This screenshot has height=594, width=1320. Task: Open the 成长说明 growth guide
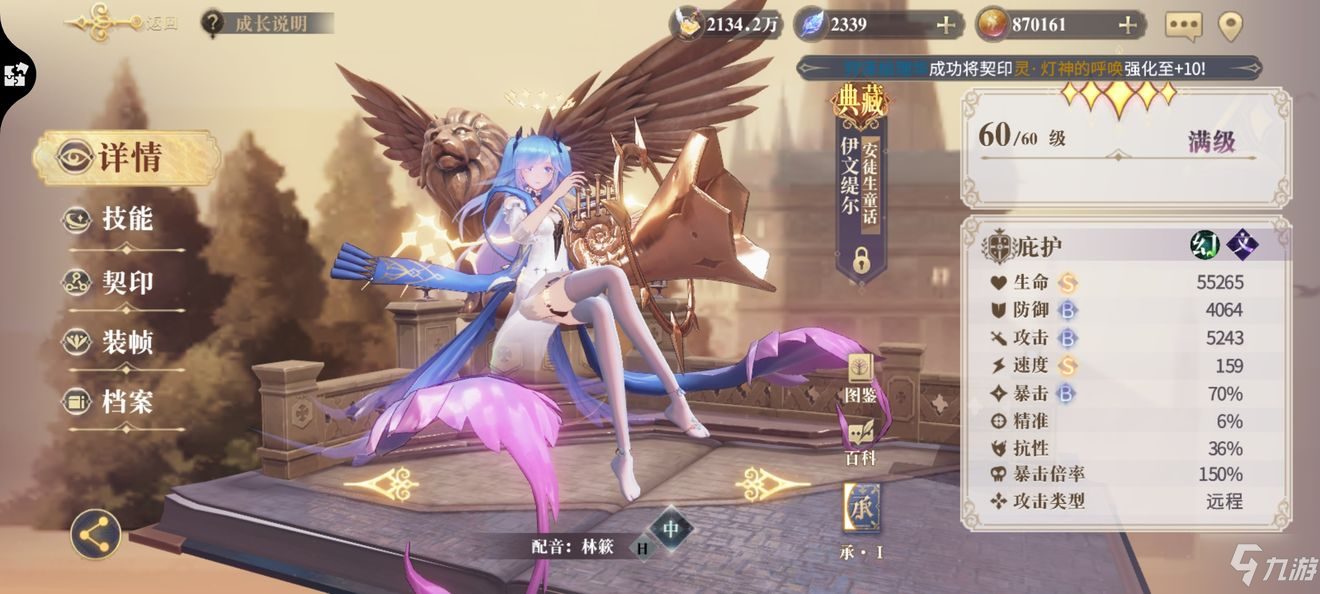[266, 23]
